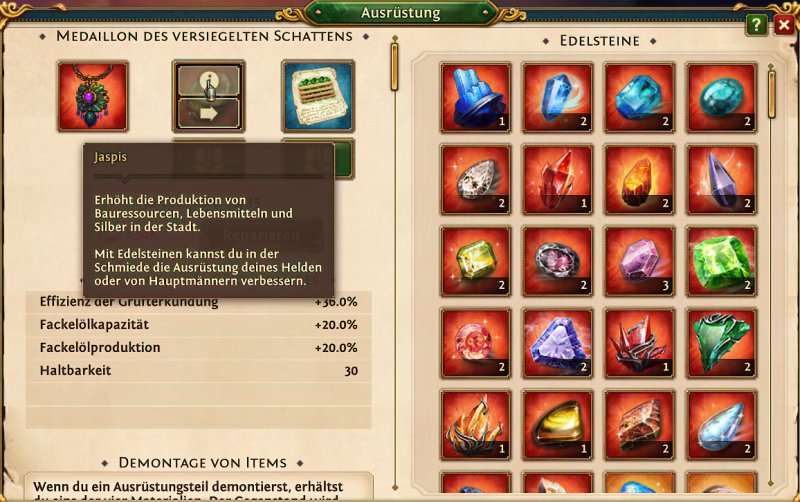
Task: Select the pink gem in silver setting
Action: (x=557, y=261)
